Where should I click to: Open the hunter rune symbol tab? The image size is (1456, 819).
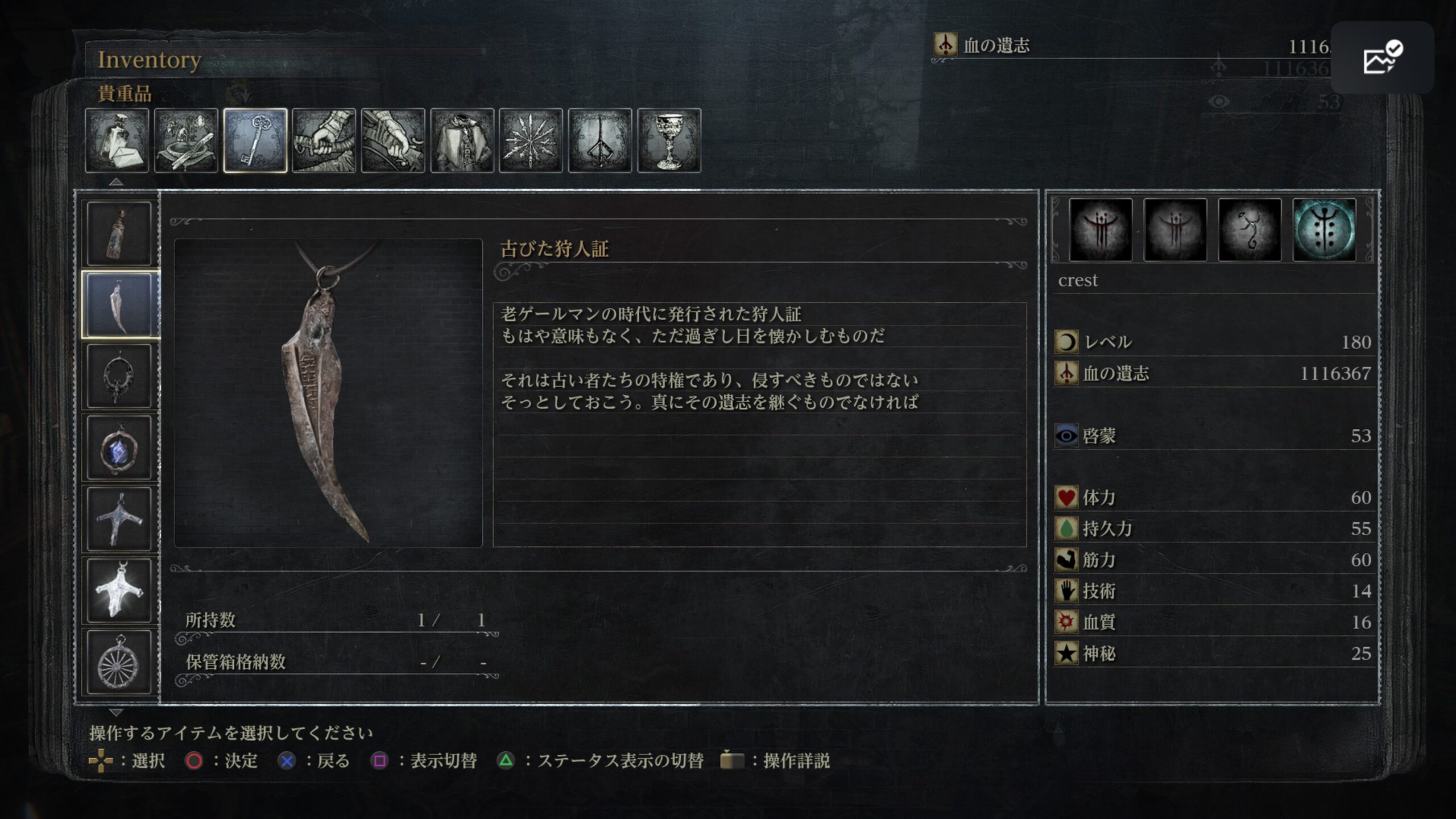(x=600, y=140)
